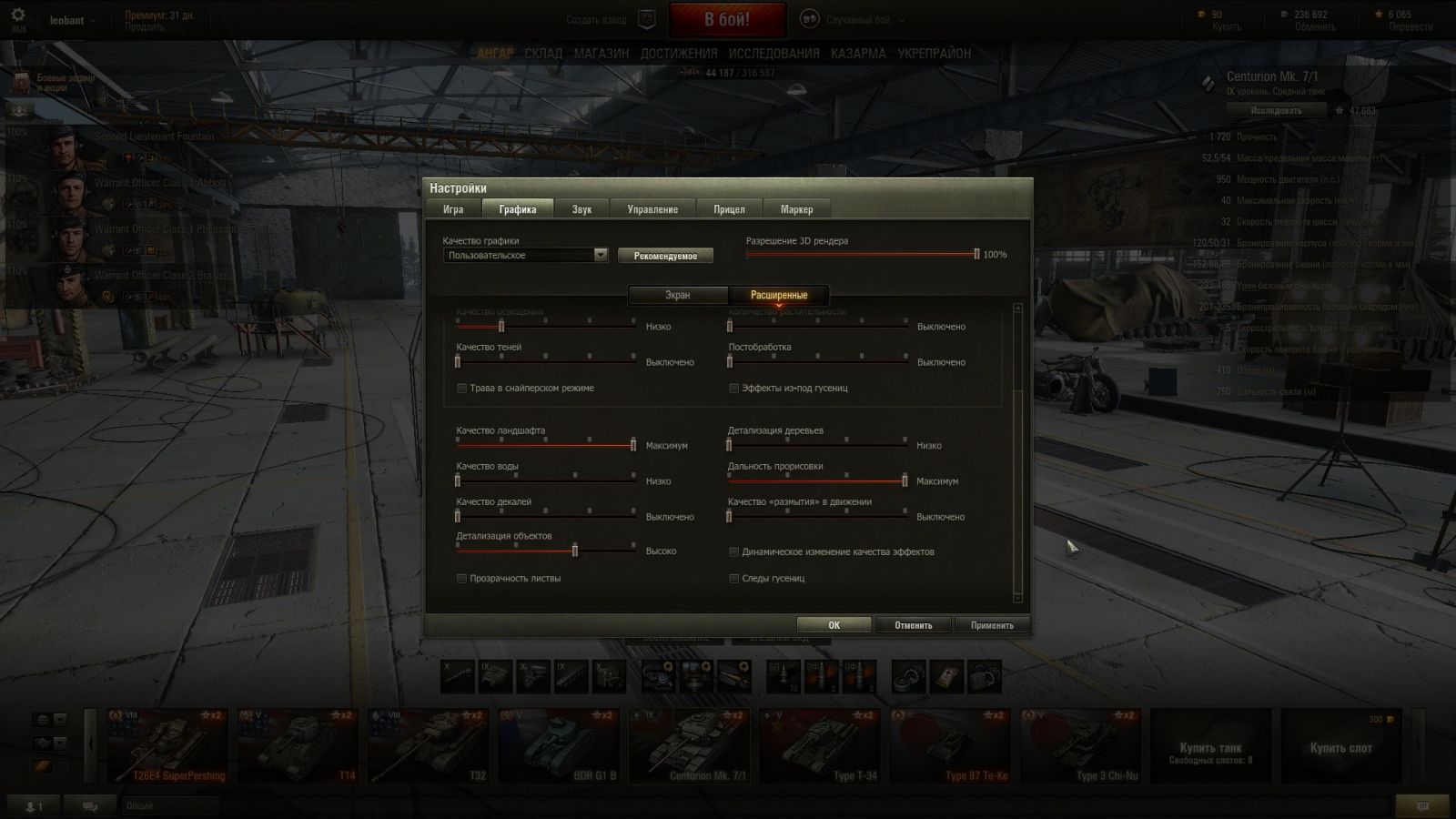This screenshot has width=1456, height=819.
Task: Switch to the Игра settings tab
Action: click(453, 209)
